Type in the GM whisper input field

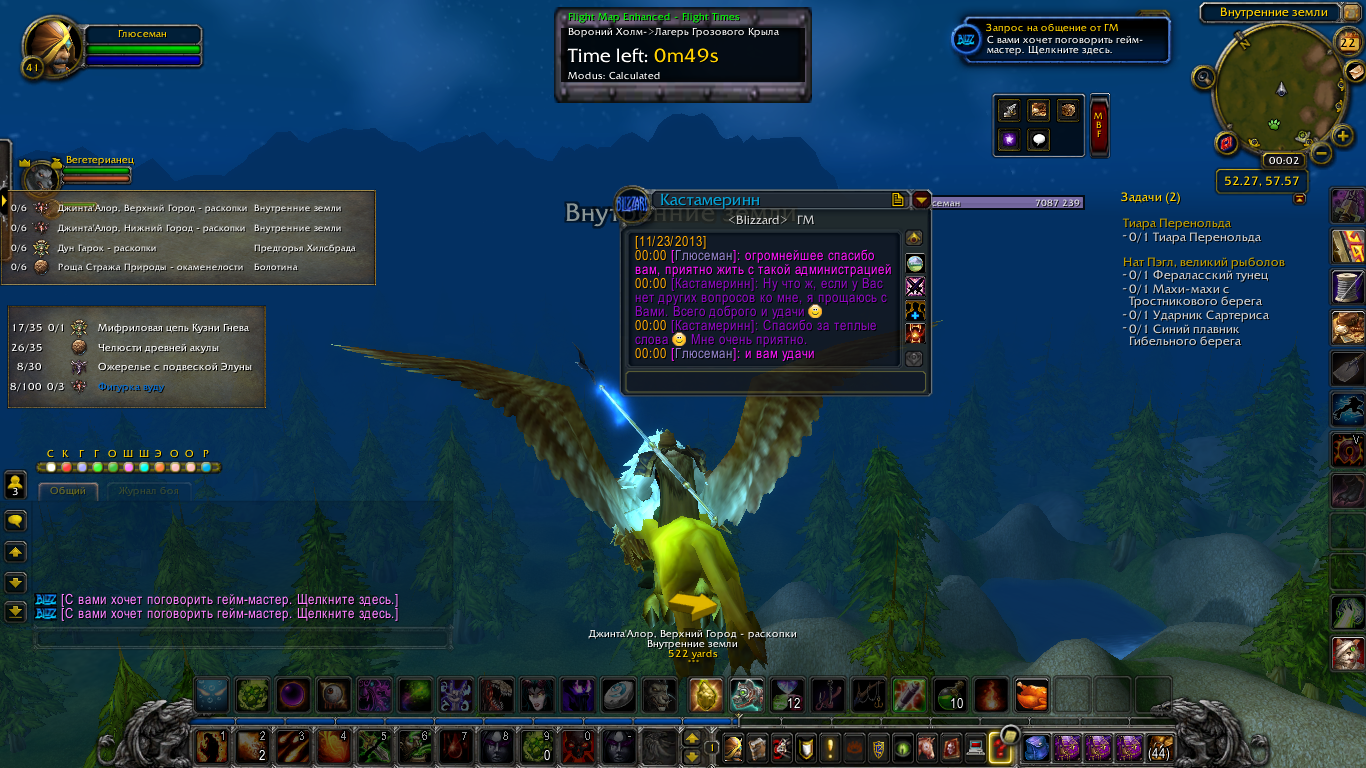pos(775,382)
